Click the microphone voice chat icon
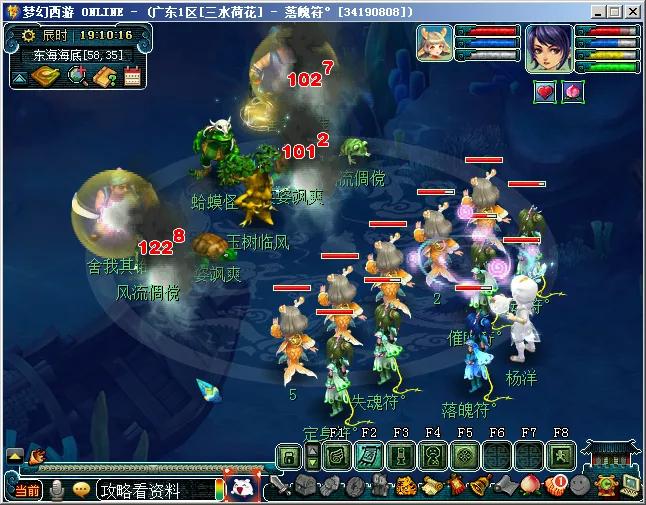Viewport: 646px width, 505px height. coord(58,489)
